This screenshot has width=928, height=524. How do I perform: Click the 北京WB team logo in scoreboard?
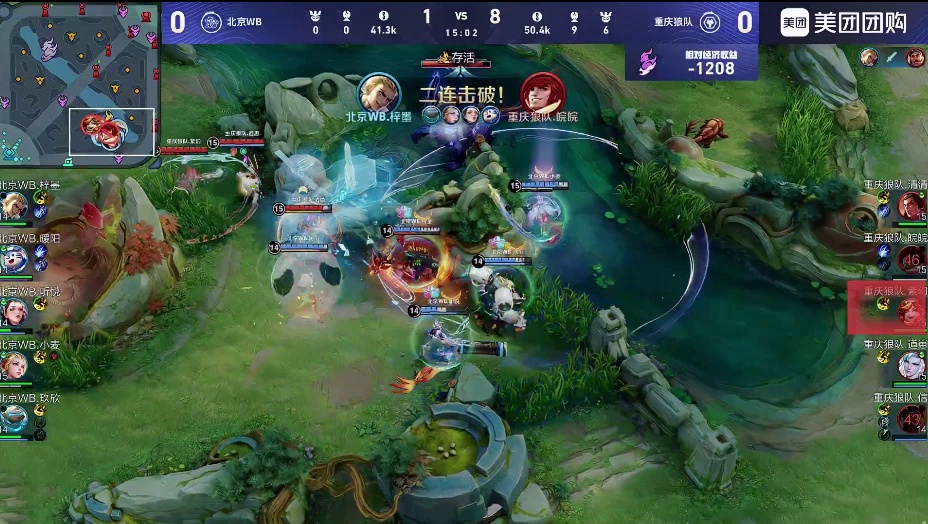click(211, 22)
